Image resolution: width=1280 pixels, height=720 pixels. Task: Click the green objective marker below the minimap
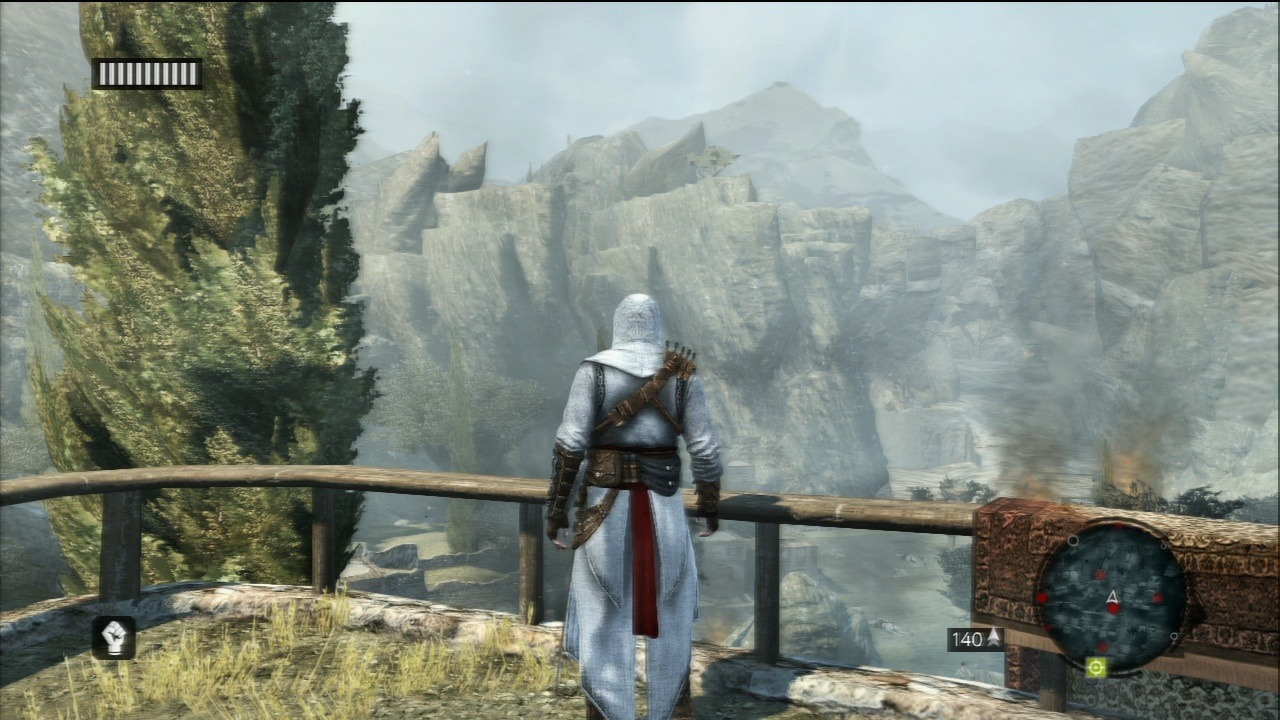click(1095, 668)
